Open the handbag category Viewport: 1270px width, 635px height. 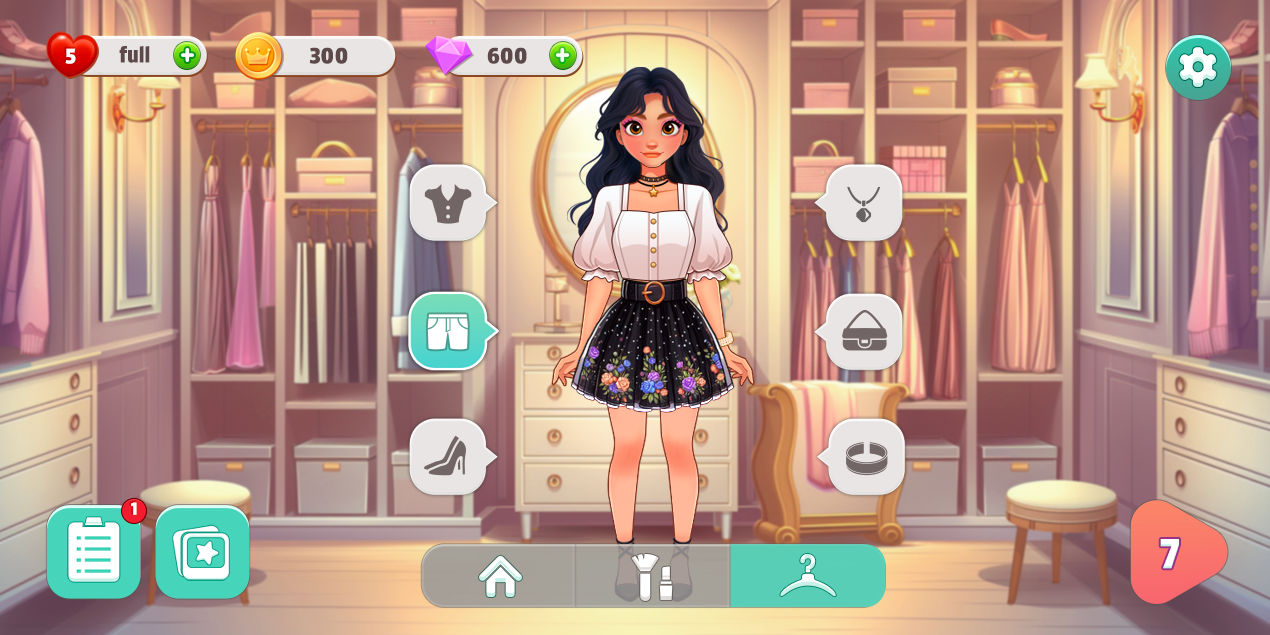(864, 331)
